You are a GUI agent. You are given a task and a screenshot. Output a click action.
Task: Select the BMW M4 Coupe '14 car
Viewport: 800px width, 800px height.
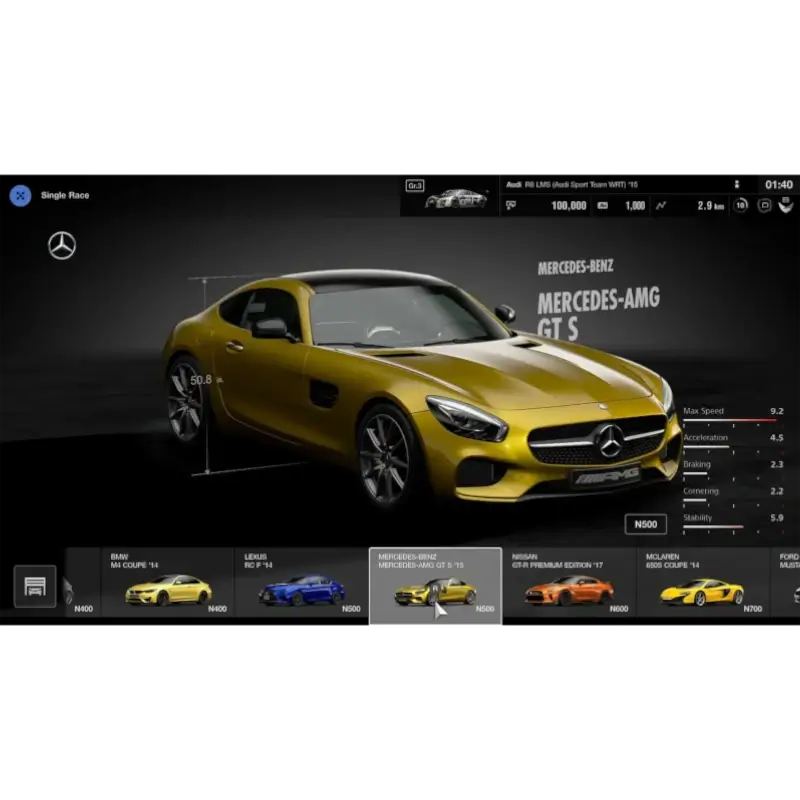tap(168, 582)
